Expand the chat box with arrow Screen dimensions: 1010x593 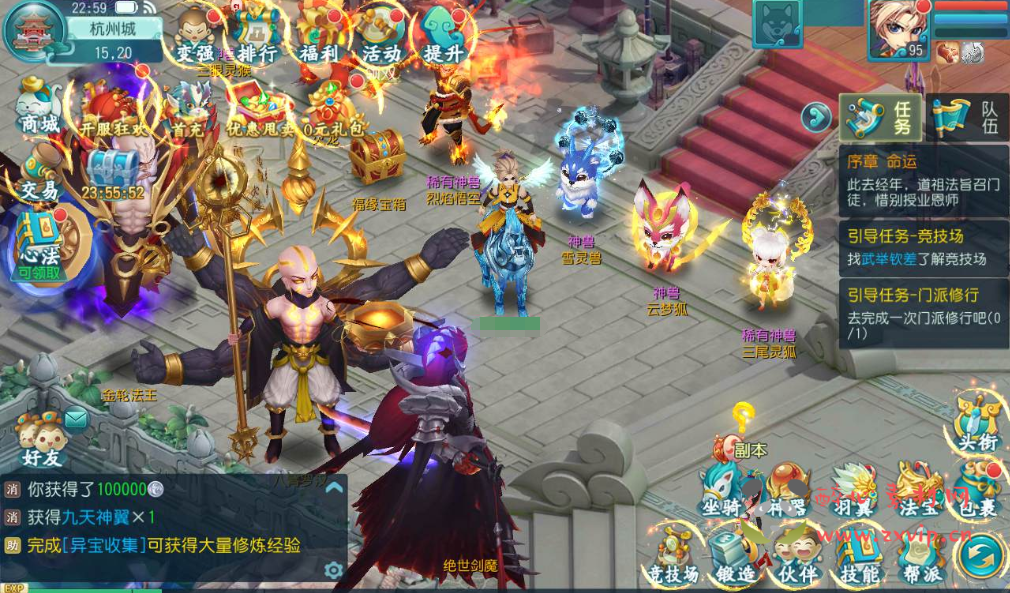pos(334,487)
